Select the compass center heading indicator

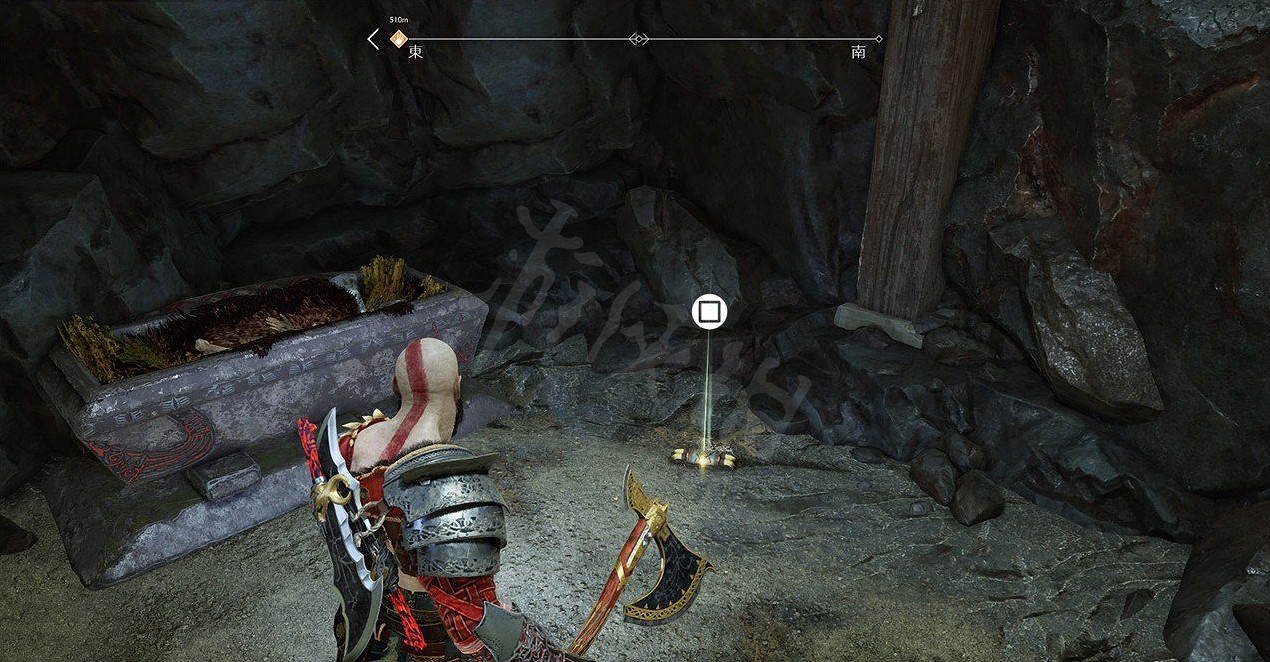tap(638, 39)
